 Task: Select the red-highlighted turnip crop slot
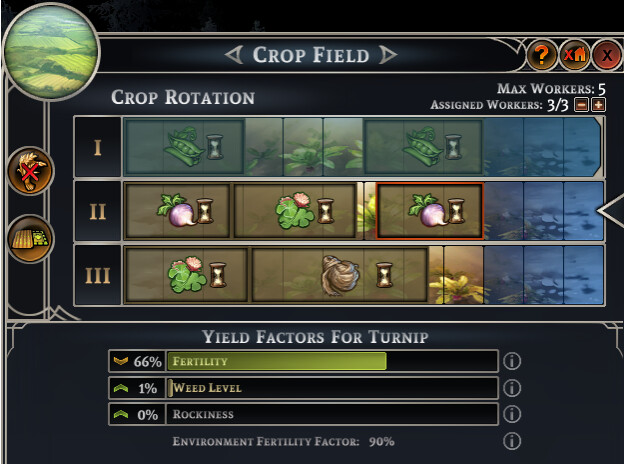pyautogui.click(x=429, y=211)
